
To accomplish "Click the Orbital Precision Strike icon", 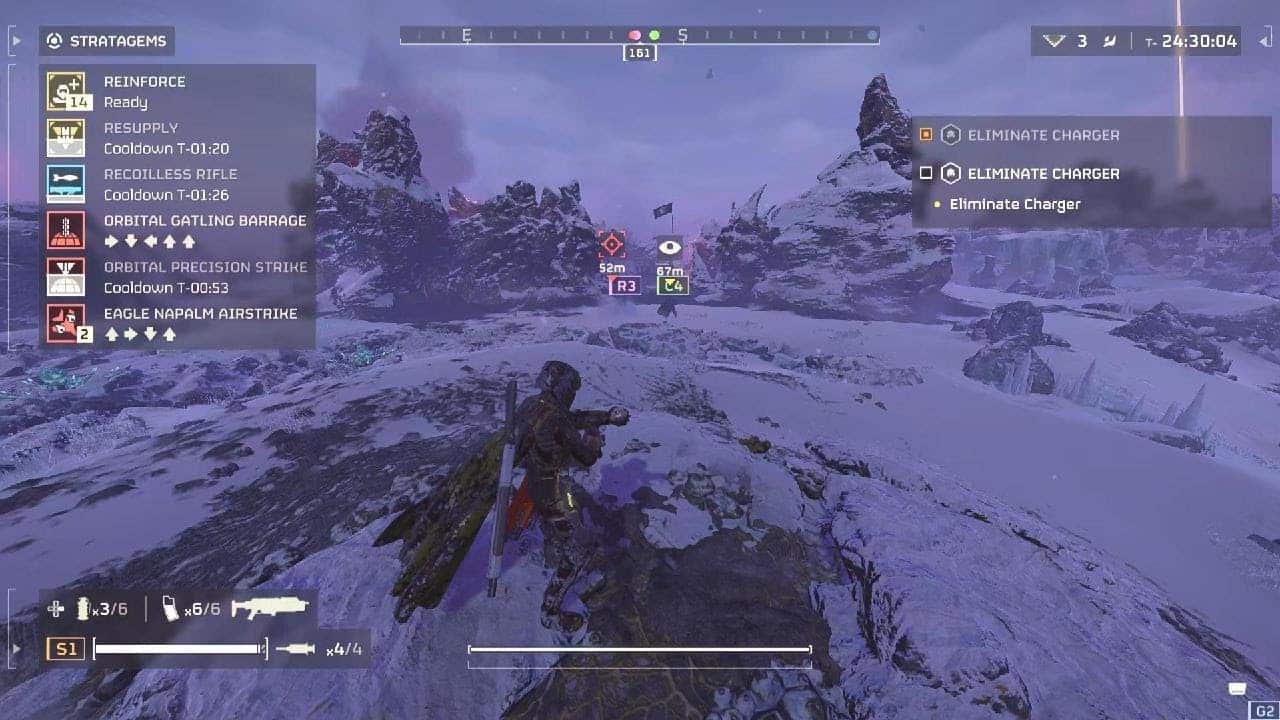I will 66,277.
